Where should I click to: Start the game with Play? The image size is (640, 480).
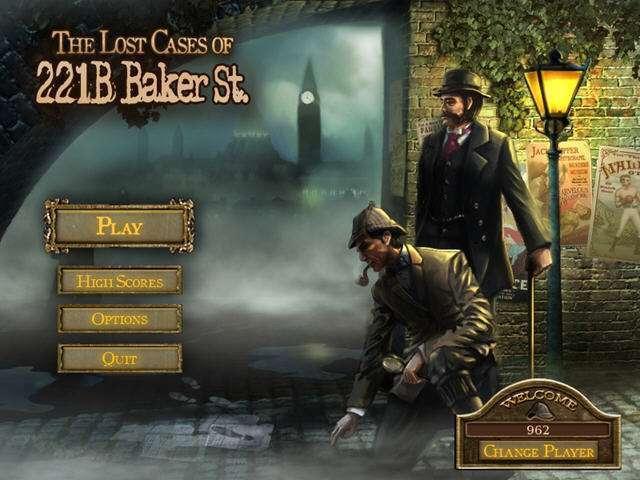(120, 226)
